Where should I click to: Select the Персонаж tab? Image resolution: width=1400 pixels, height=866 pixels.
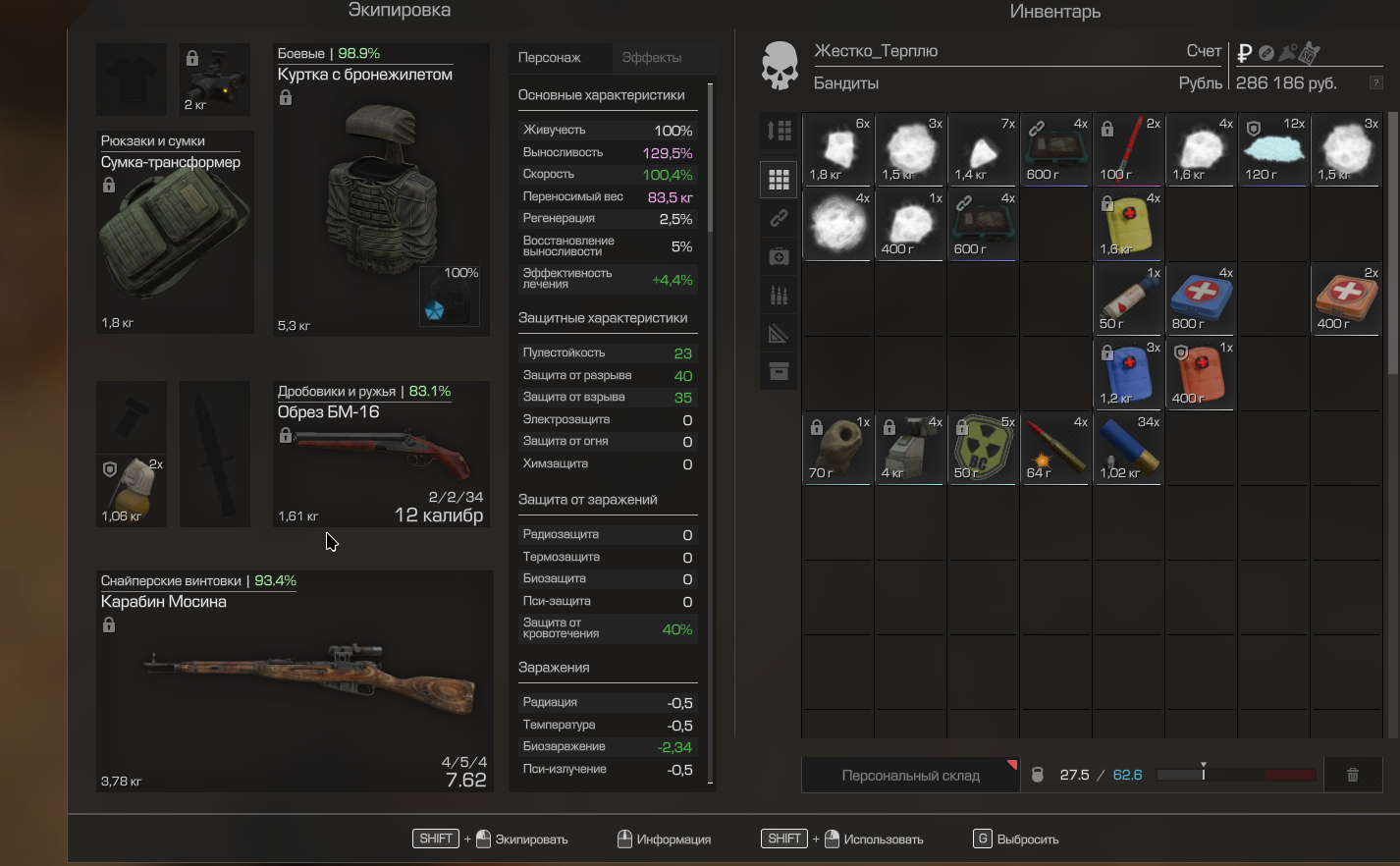[x=550, y=58]
